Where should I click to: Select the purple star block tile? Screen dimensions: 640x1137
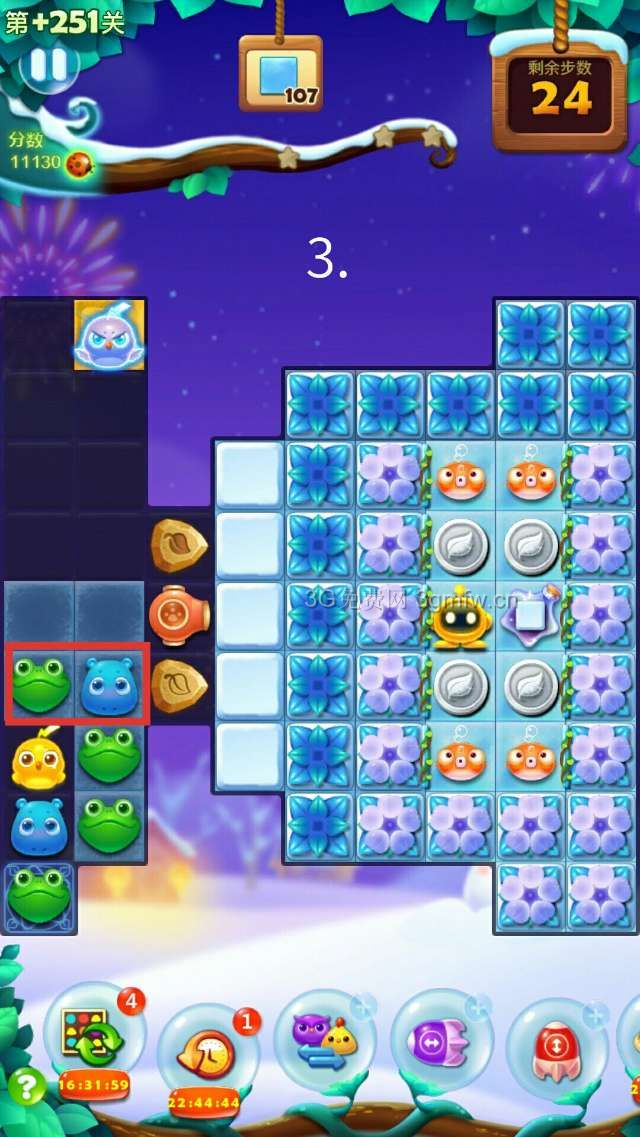point(530,615)
